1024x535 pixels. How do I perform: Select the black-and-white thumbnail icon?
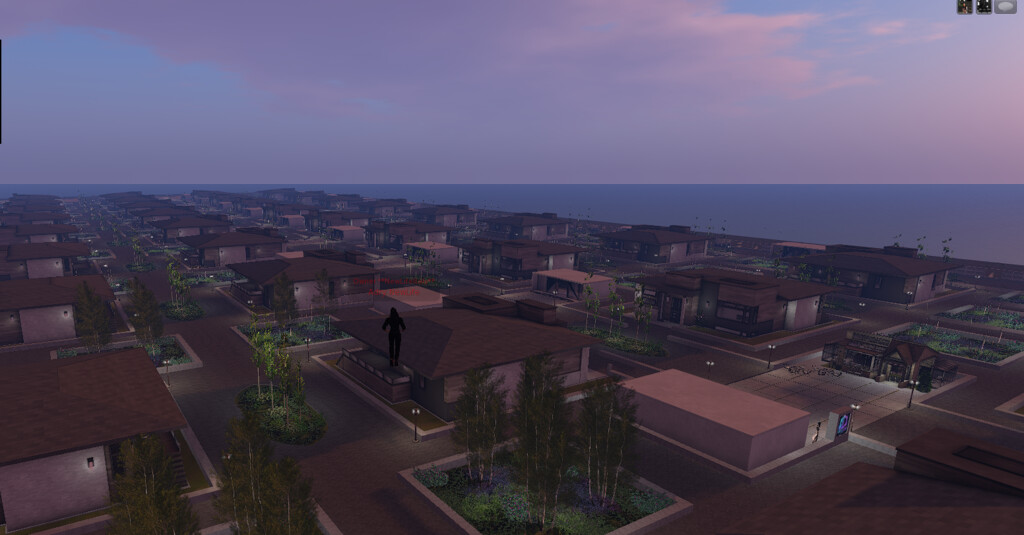[984, 6]
